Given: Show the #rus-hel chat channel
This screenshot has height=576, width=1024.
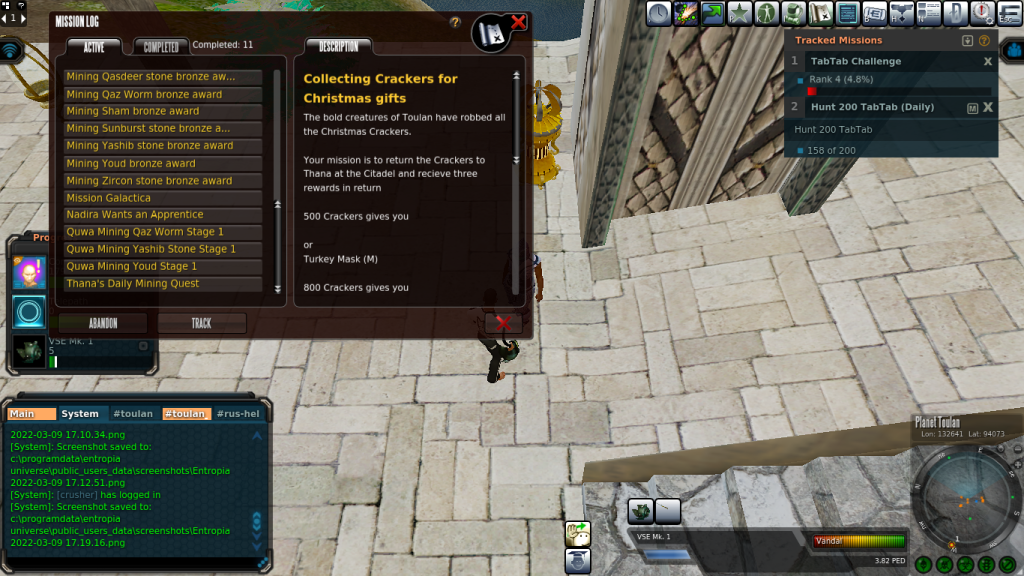Looking at the screenshot, I should click(x=236, y=414).
